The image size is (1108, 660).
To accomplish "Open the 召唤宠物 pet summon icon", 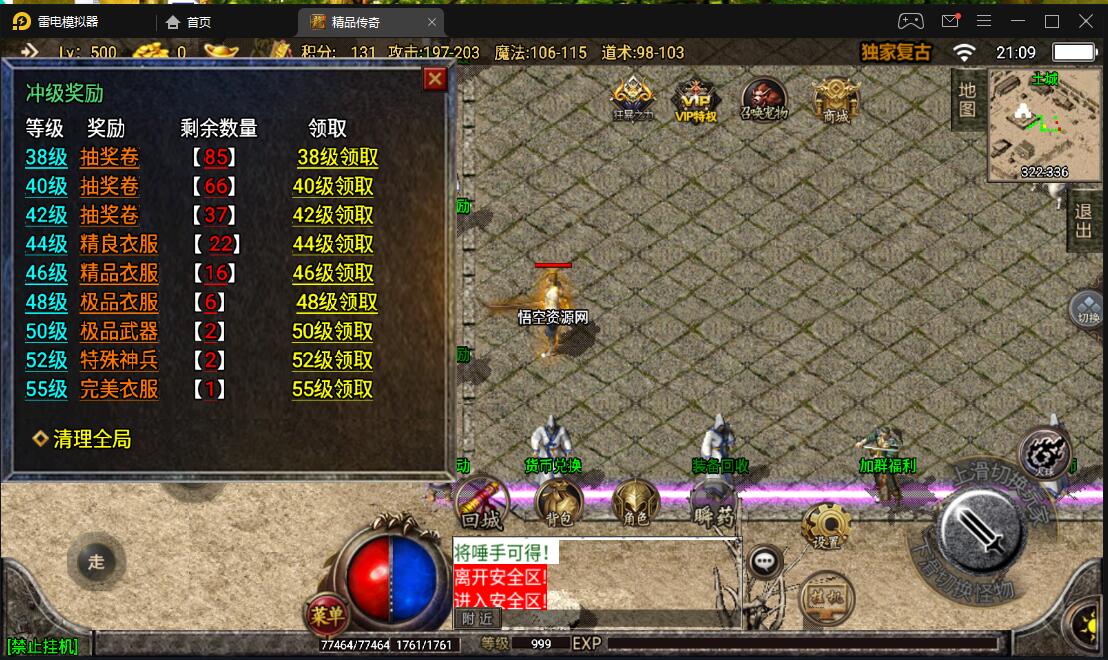I will (x=764, y=100).
